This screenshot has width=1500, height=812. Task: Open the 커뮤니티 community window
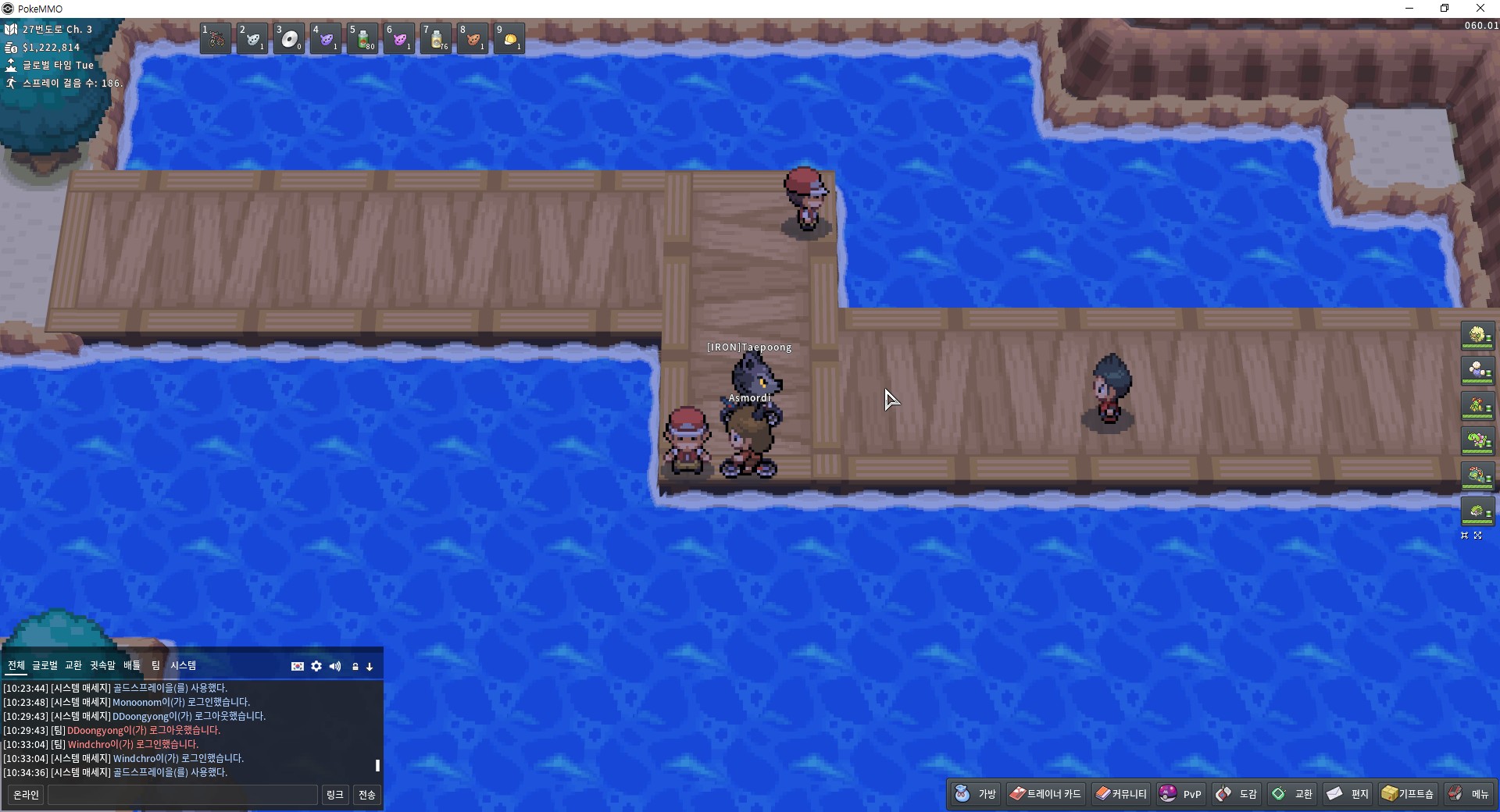(1121, 794)
